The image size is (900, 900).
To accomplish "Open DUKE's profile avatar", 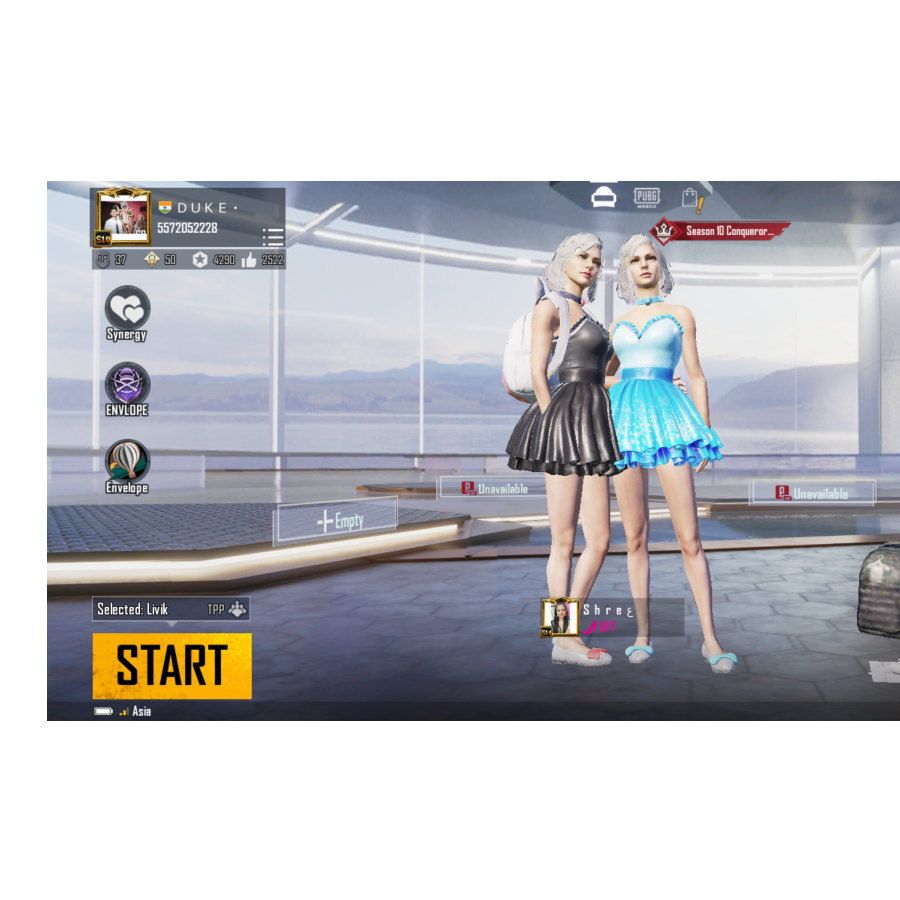I will (123, 217).
